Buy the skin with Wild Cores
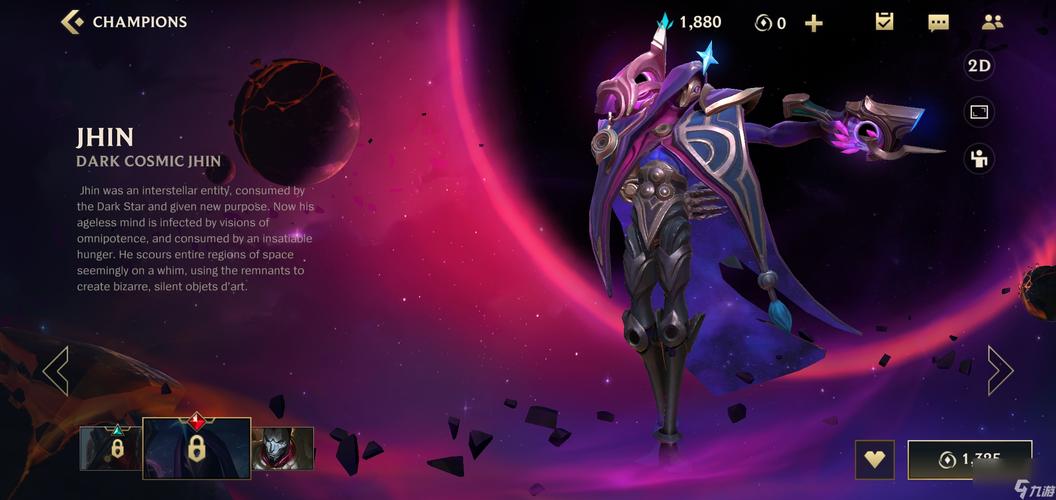This screenshot has height=500, width=1056. click(x=969, y=460)
